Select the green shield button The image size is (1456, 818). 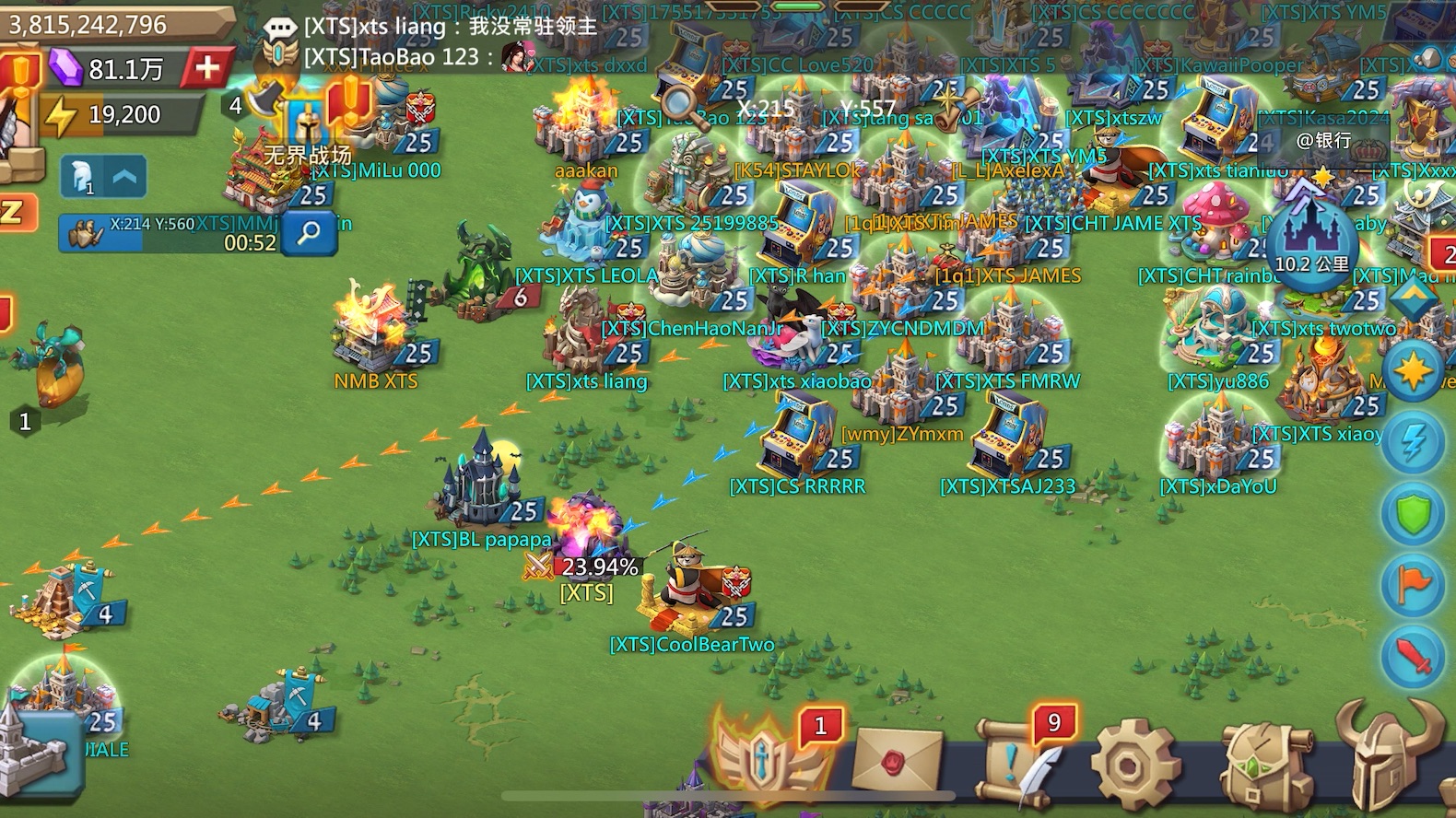[1413, 513]
